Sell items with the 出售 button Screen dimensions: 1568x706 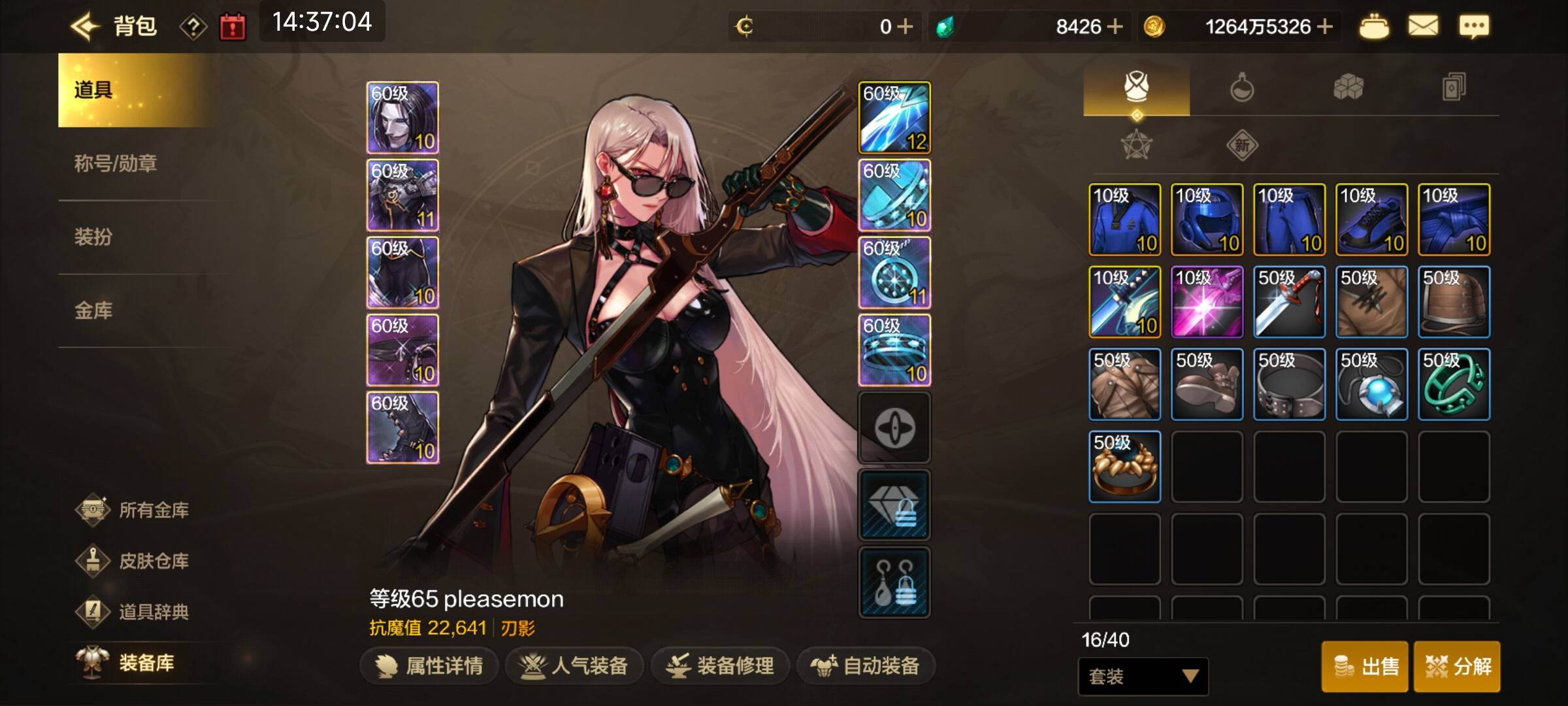click(1366, 666)
